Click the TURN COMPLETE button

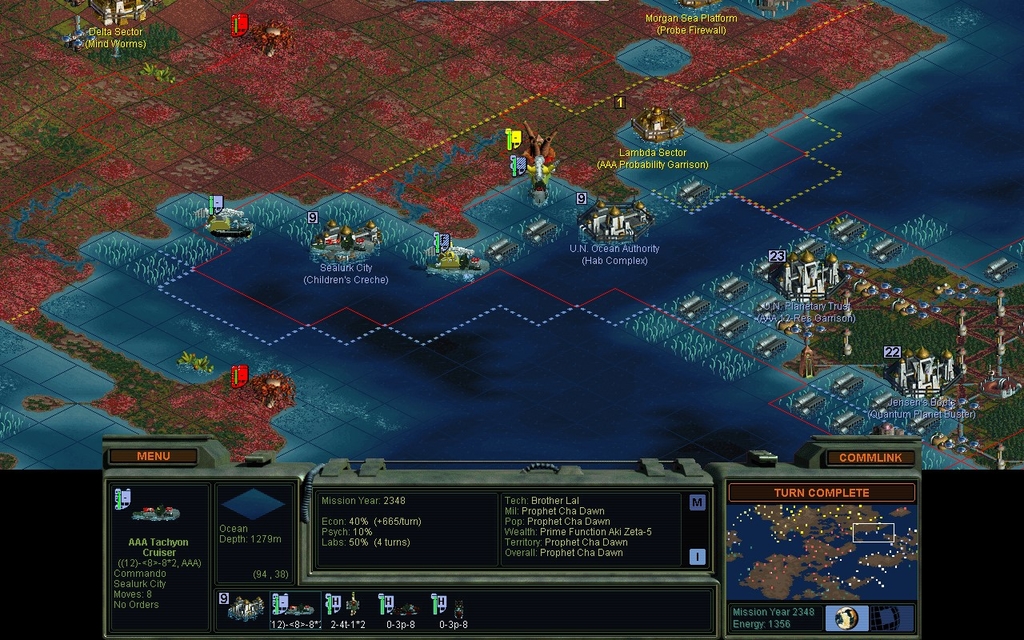pos(821,493)
